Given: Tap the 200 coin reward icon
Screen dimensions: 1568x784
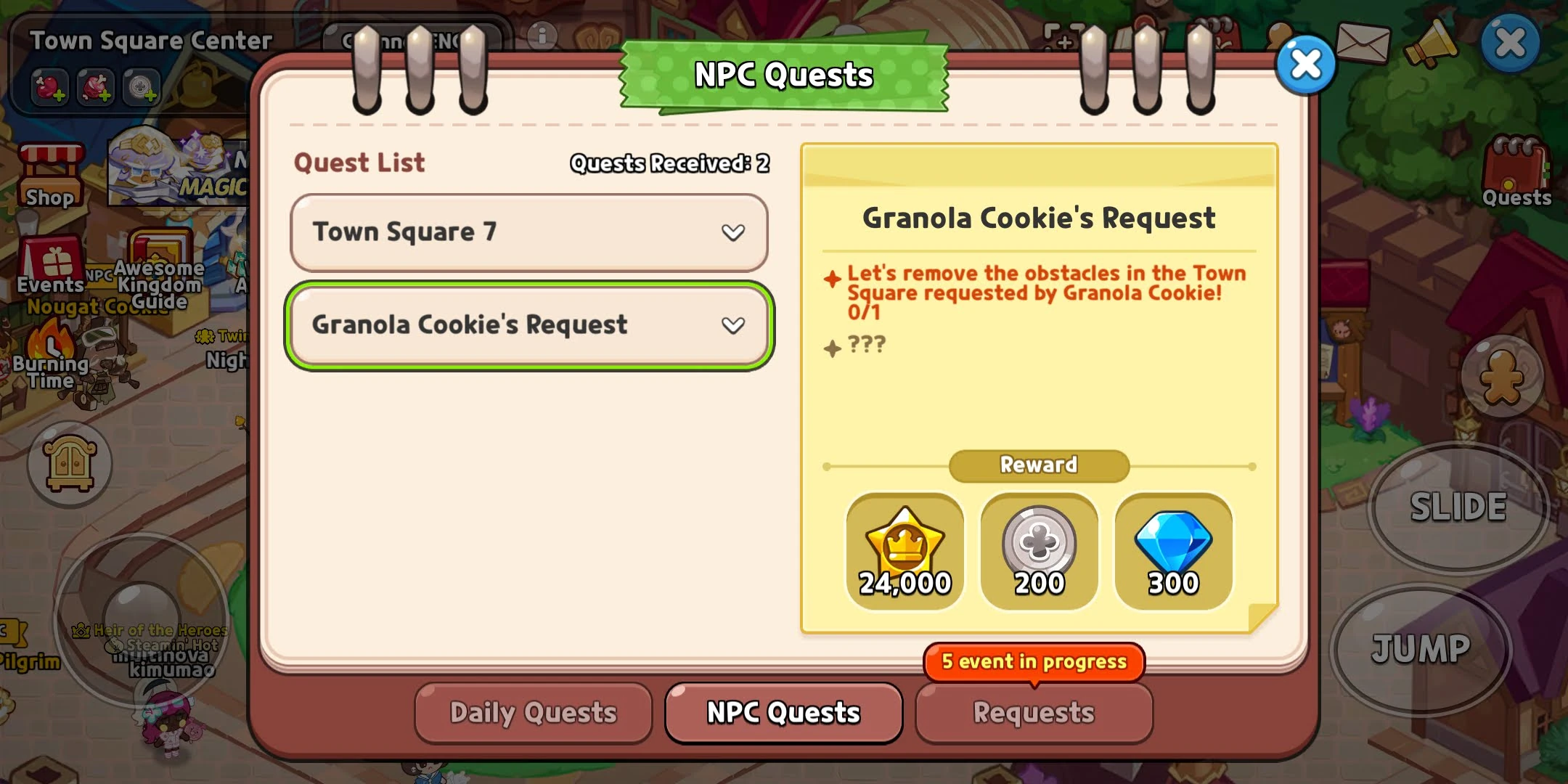Looking at the screenshot, I should point(1039,552).
